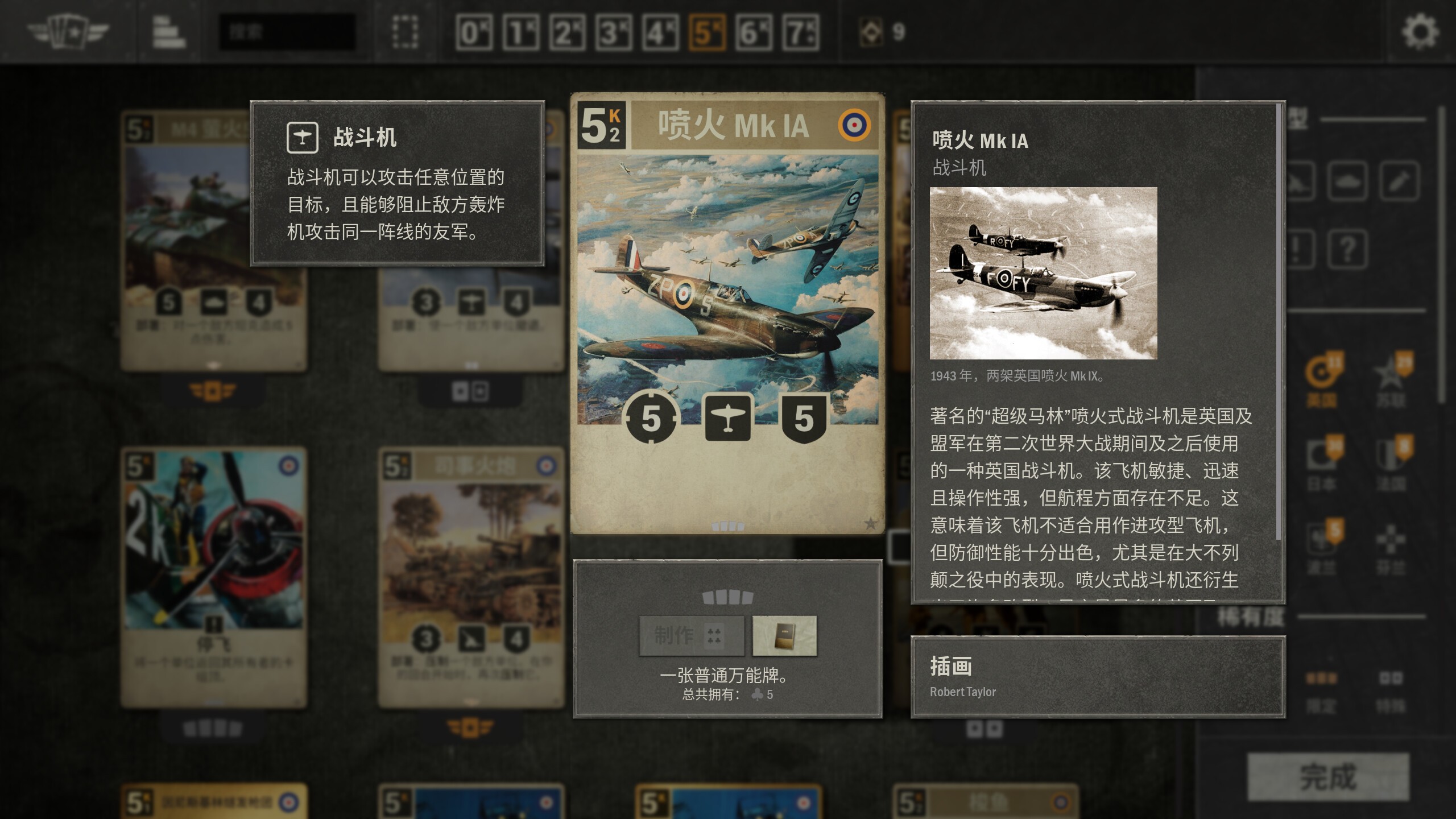This screenshot has width=1456, height=819.
Task: Open the sort options icon
Action: click(x=168, y=31)
